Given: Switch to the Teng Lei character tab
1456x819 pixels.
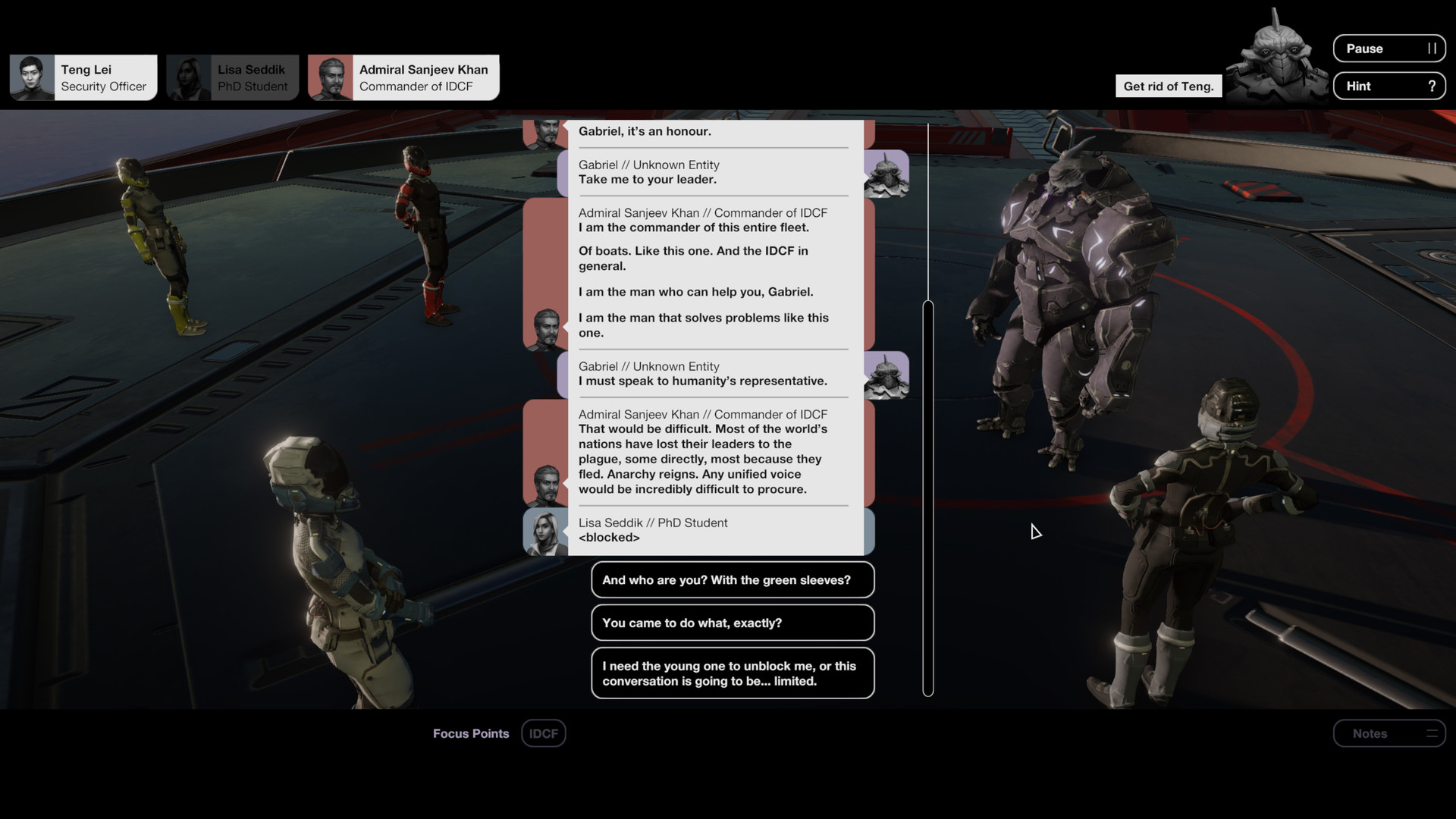Looking at the screenshot, I should 83,77.
